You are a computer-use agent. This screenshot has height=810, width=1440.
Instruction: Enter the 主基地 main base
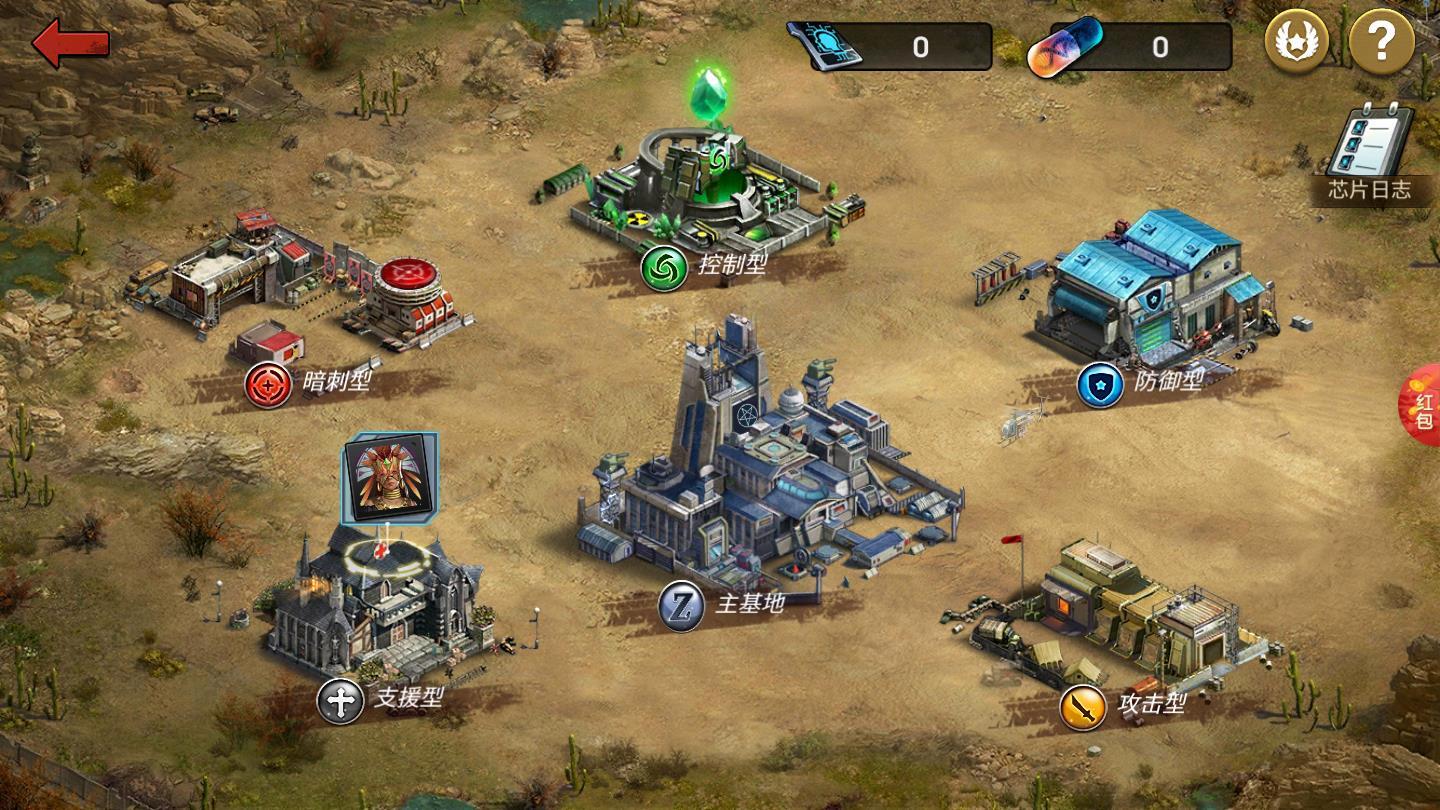pyautogui.click(x=725, y=604)
